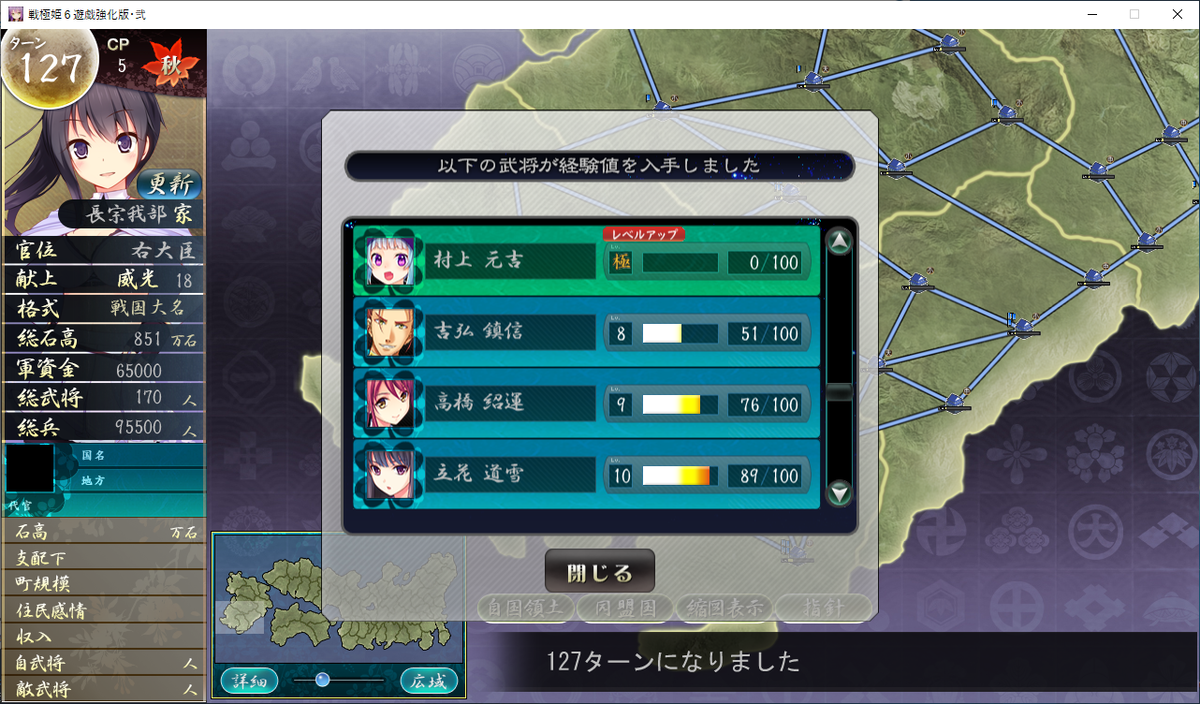The image size is (1200, 704).
Task: Select the 吉弘 鎮信 row
Action: (x=586, y=333)
